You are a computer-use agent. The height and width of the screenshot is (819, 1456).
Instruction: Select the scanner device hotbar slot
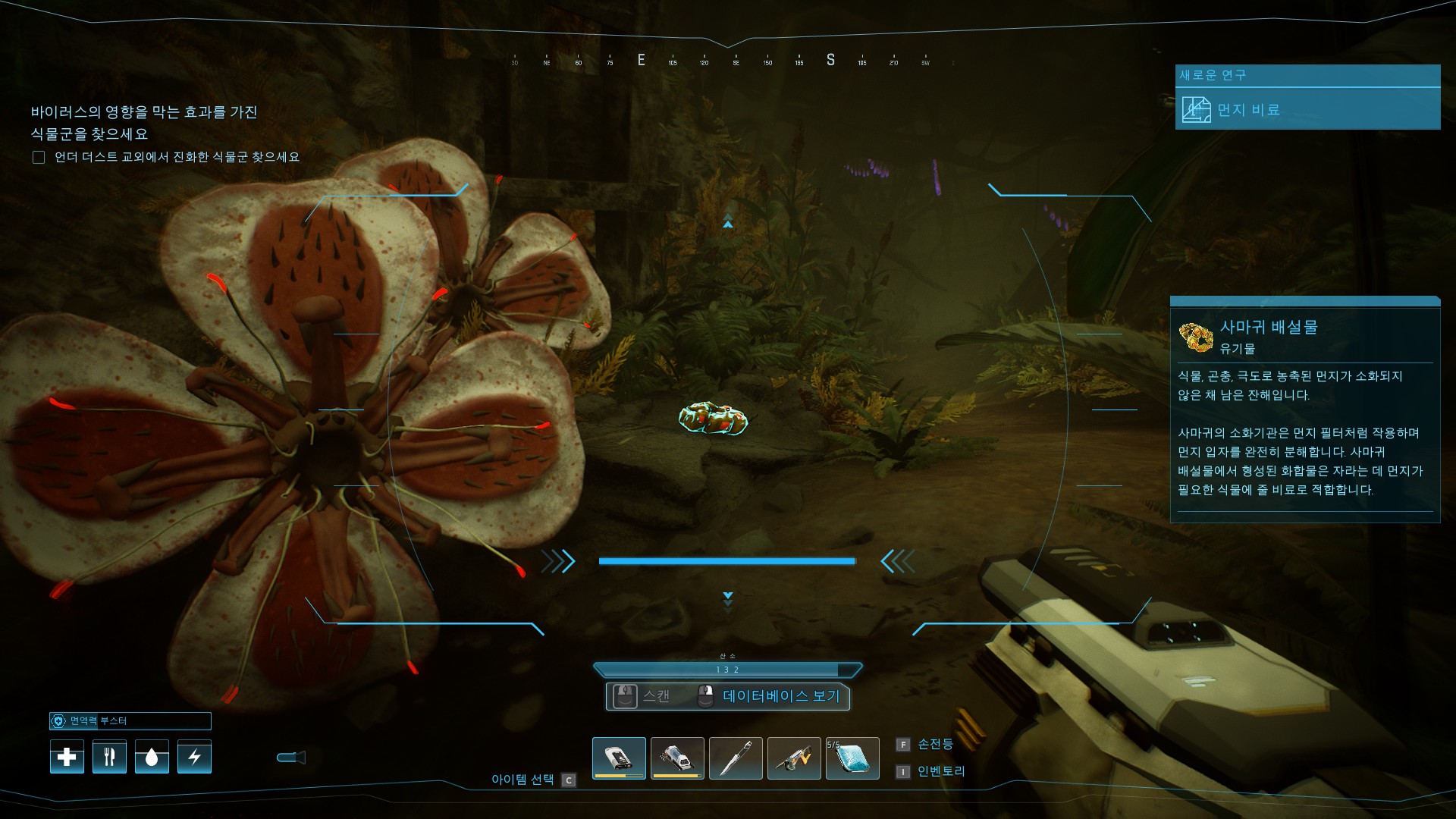(x=619, y=758)
